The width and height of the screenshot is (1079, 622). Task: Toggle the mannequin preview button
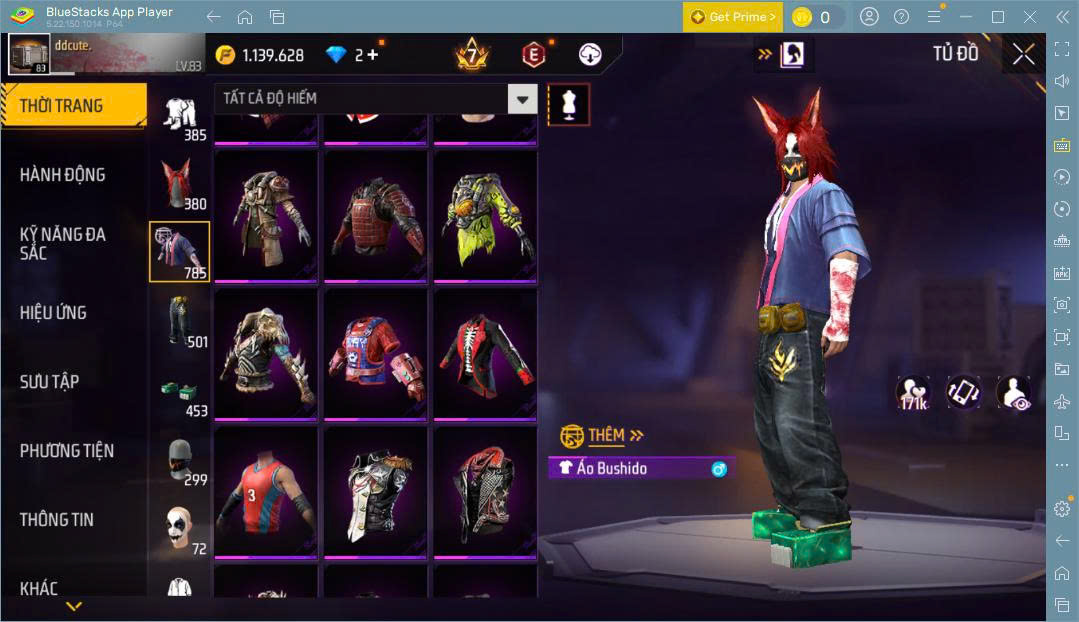coord(568,104)
